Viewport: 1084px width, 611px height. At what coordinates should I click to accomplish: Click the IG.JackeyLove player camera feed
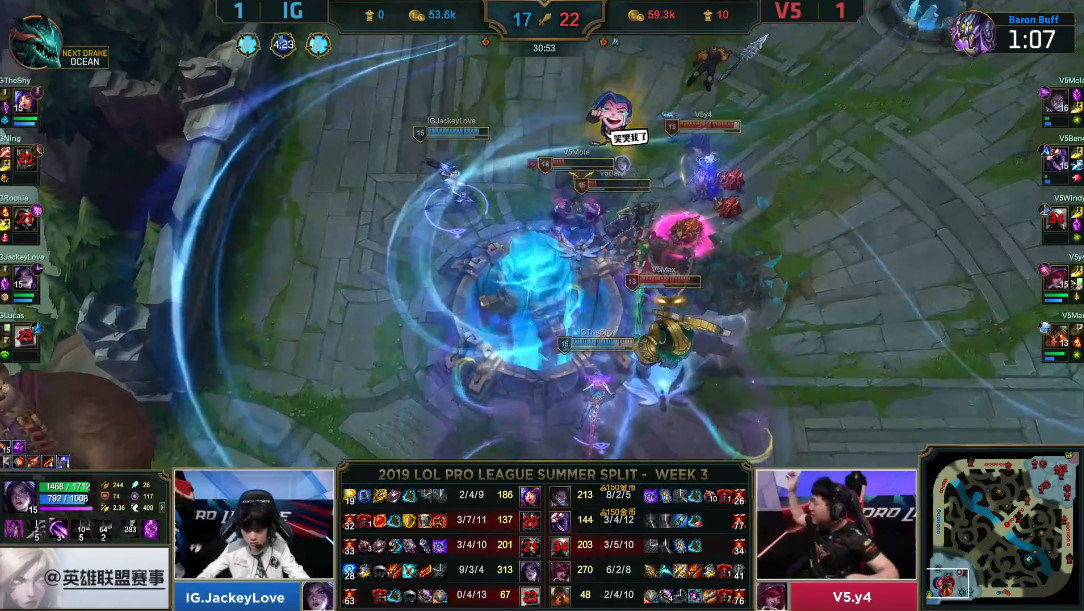254,525
